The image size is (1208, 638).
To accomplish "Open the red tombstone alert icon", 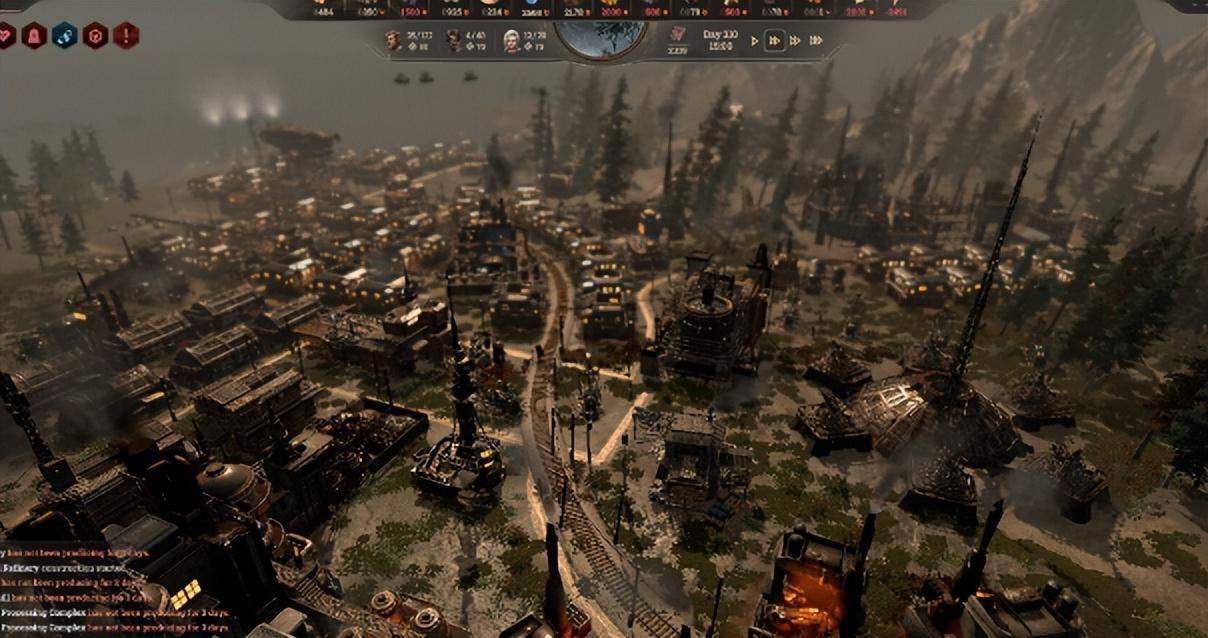I will click(34, 36).
